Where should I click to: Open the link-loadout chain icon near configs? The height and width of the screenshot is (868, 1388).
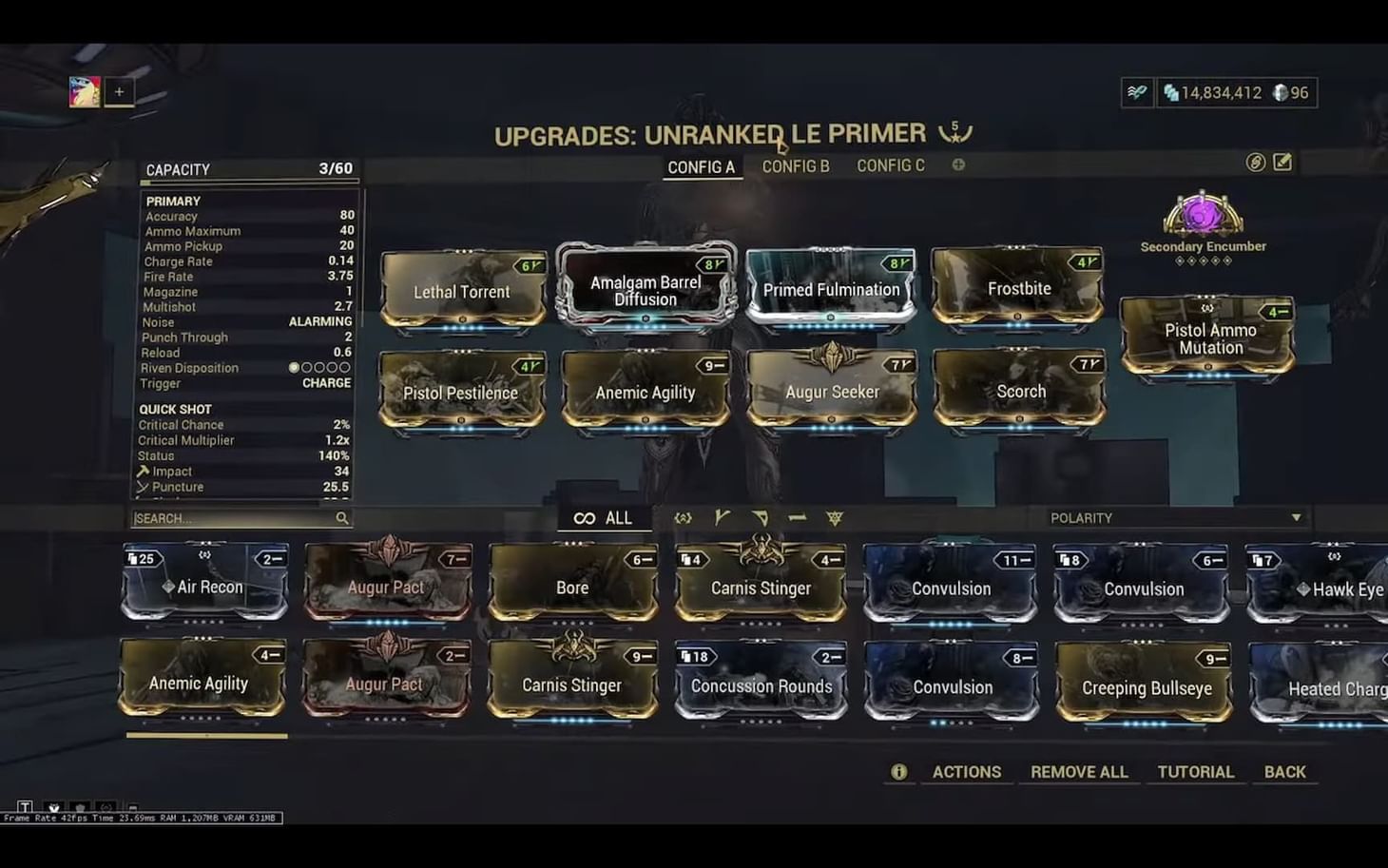tap(1253, 163)
